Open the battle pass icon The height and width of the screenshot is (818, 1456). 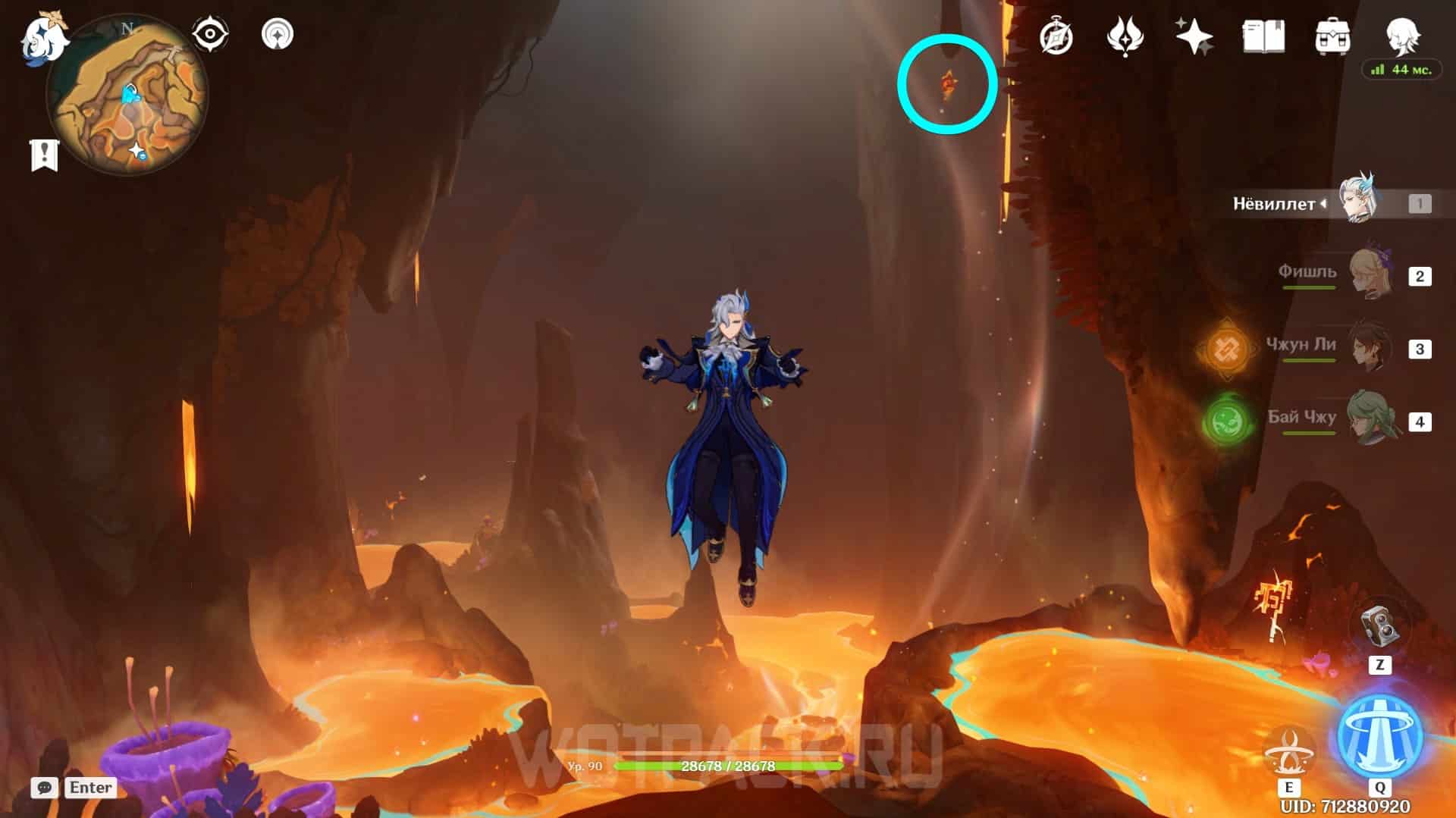1125,36
